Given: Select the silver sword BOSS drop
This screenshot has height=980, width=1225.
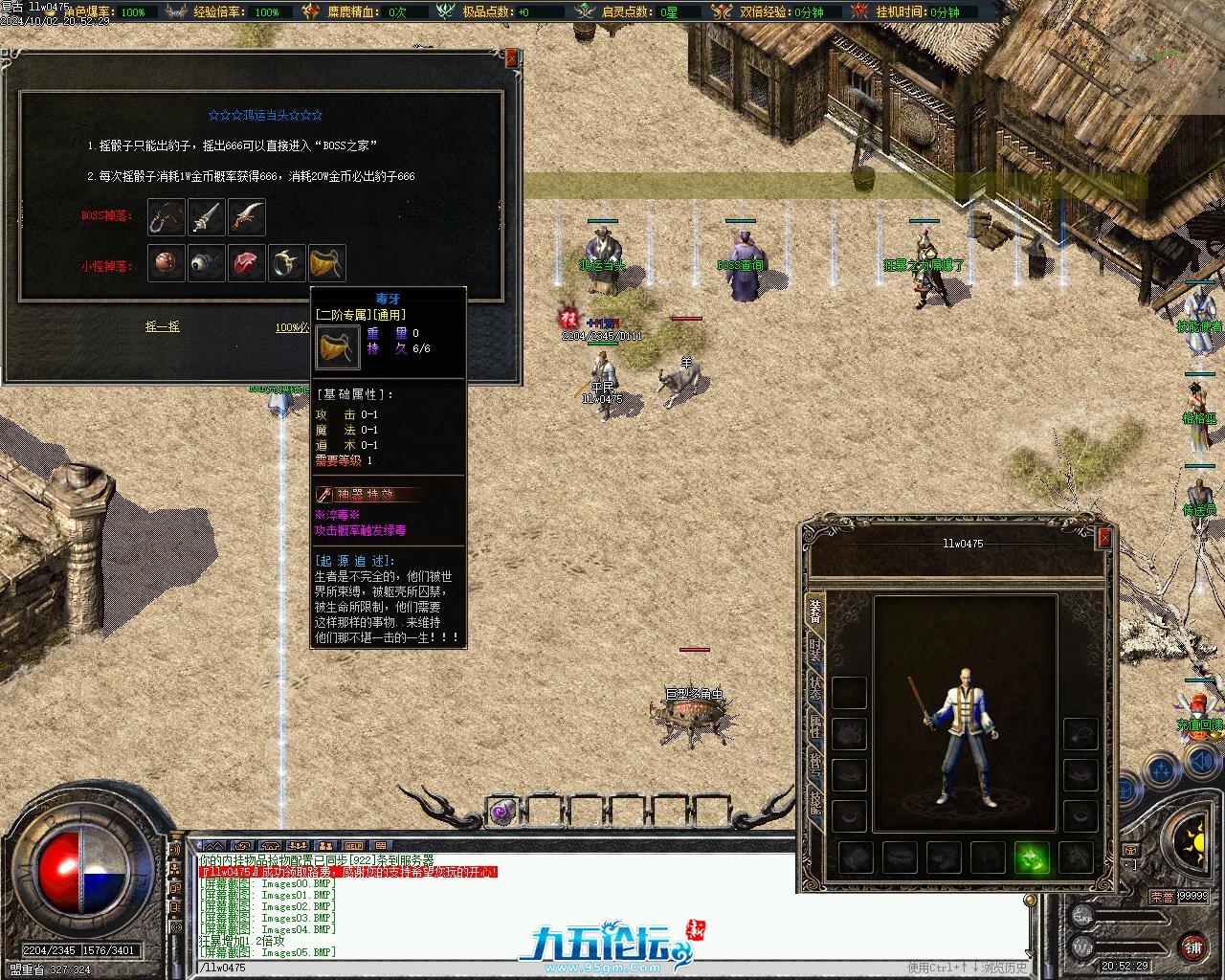Looking at the screenshot, I should click(x=207, y=218).
